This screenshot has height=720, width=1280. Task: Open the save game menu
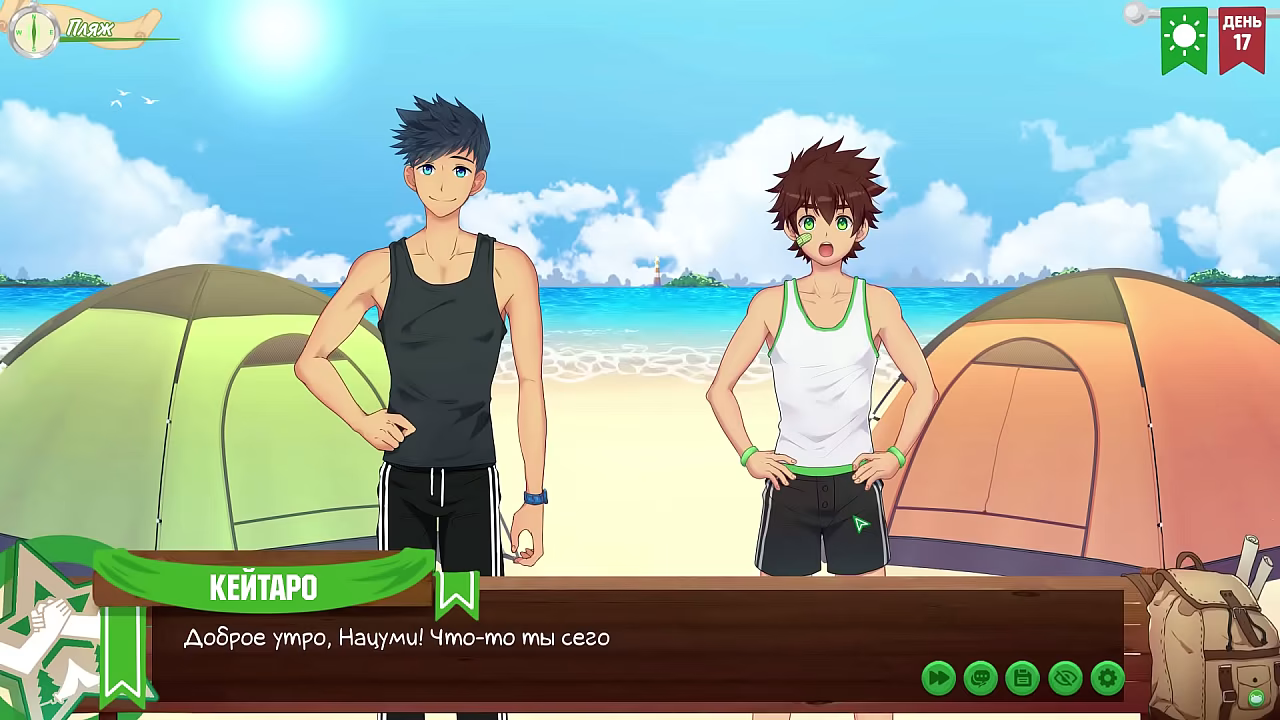click(x=1022, y=679)
